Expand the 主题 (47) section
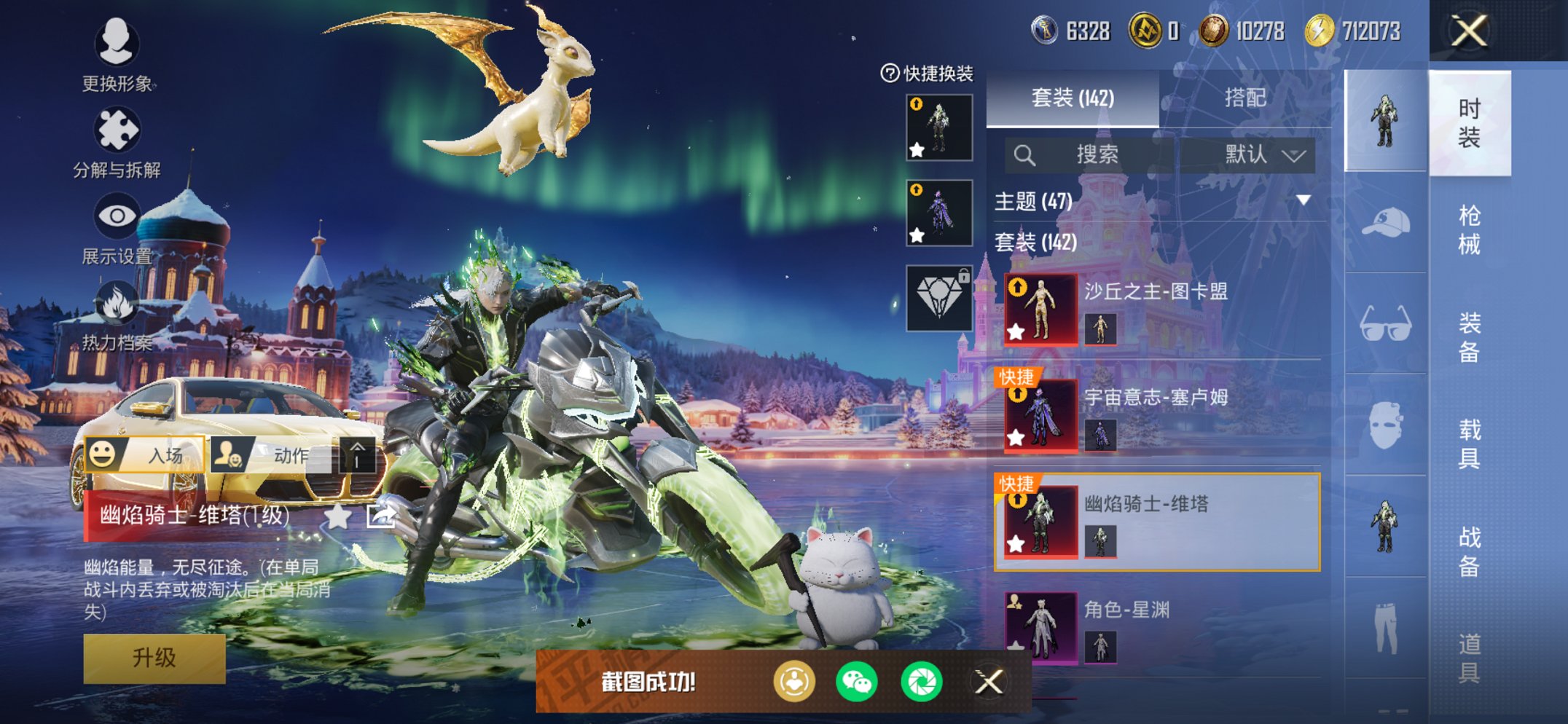The width and height of the screenshot is (1568, 724). tap(1304, 200)
